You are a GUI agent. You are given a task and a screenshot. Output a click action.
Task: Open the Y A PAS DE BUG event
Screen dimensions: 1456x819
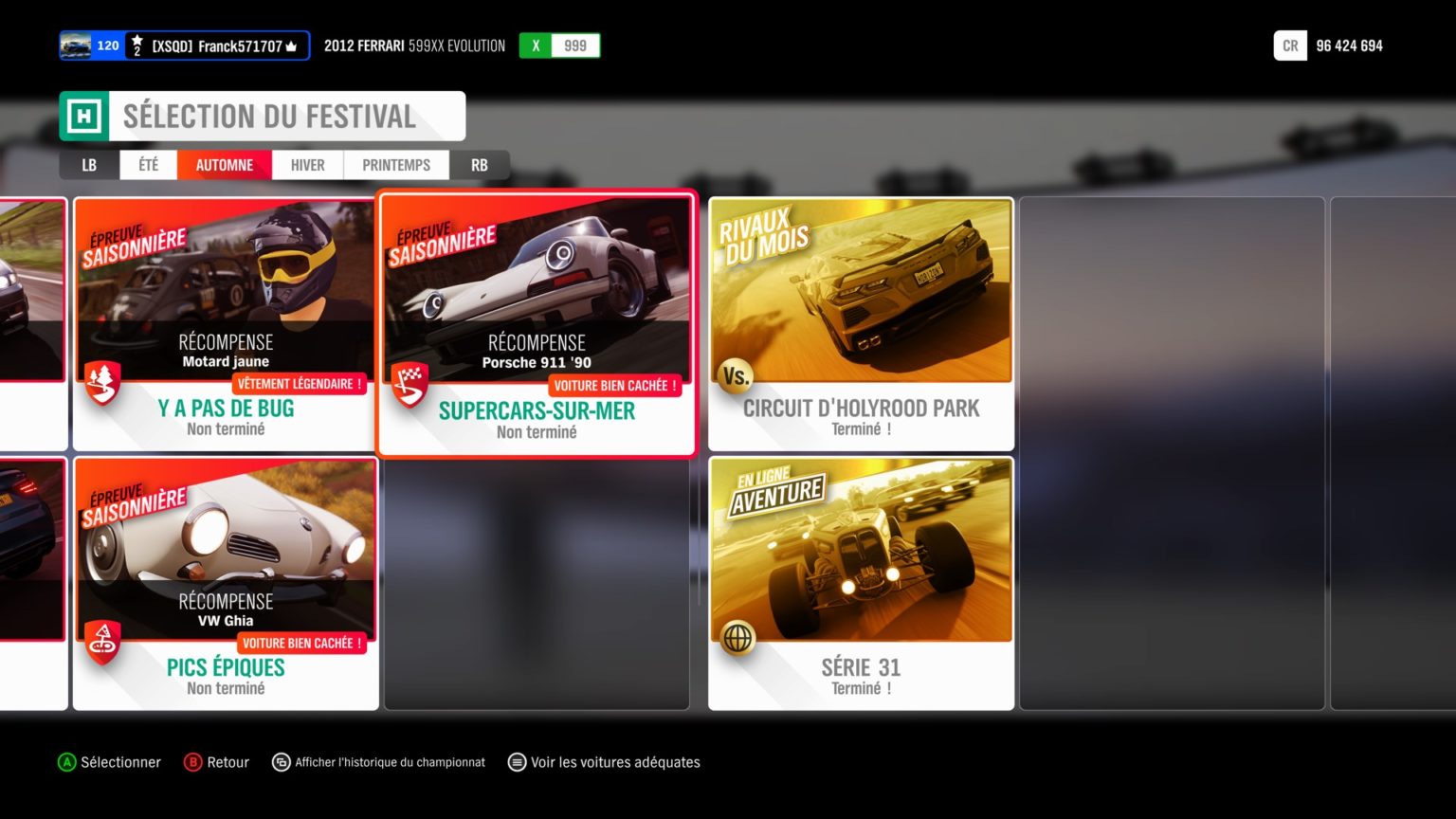pos(225,323)
